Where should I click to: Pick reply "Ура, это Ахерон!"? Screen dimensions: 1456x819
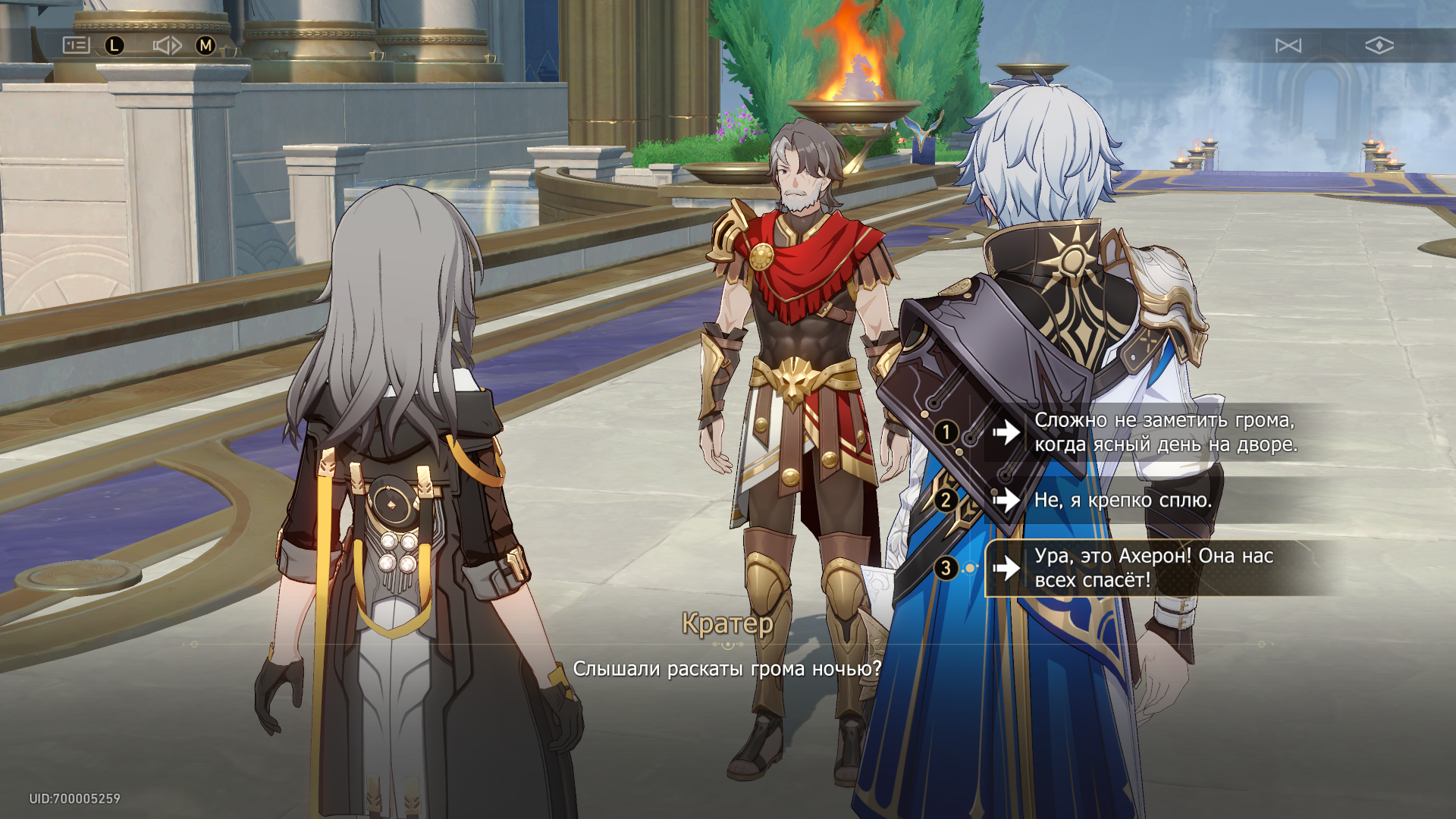tap(1153, 568)
